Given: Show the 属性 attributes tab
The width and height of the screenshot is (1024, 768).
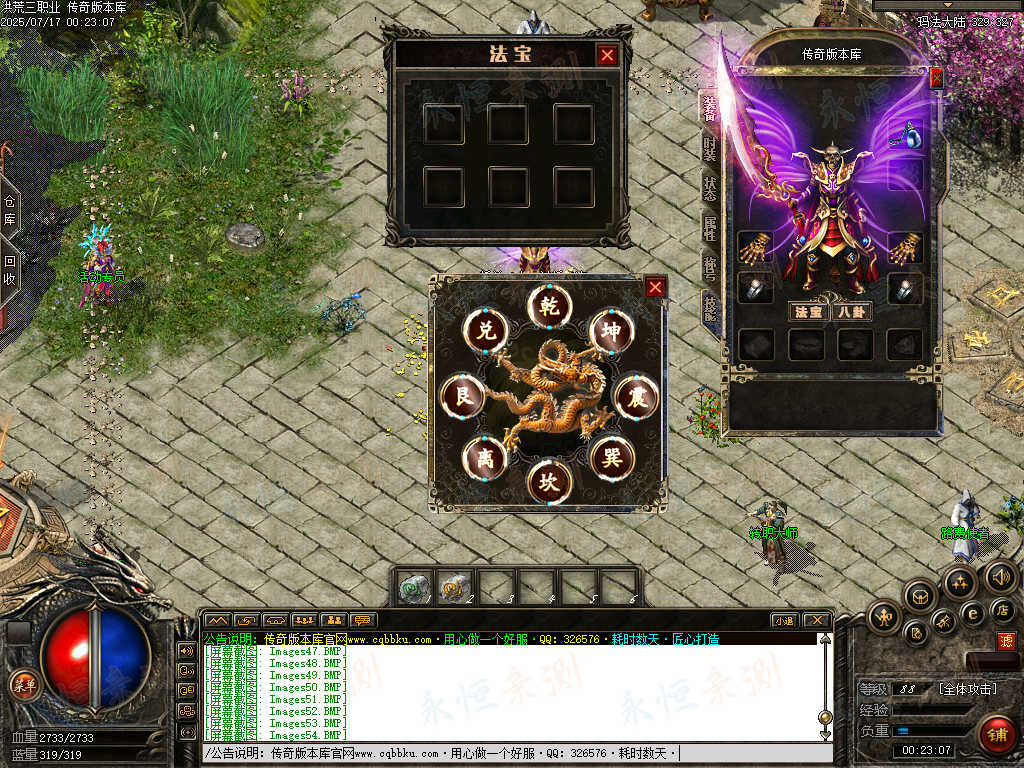Looking at the screenshot, I should [709, 228].
